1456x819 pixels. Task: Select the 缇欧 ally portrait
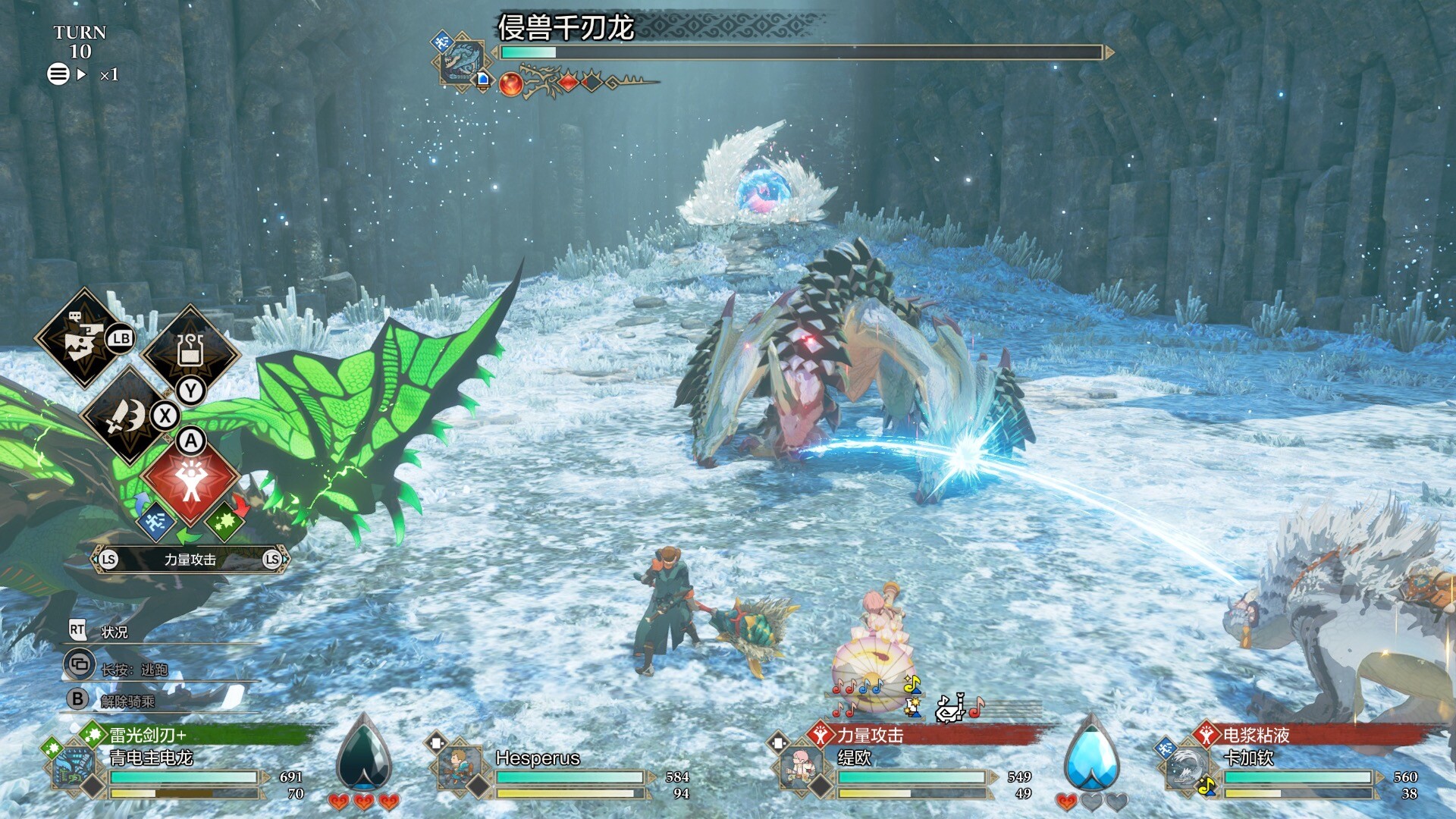[800, 768]
